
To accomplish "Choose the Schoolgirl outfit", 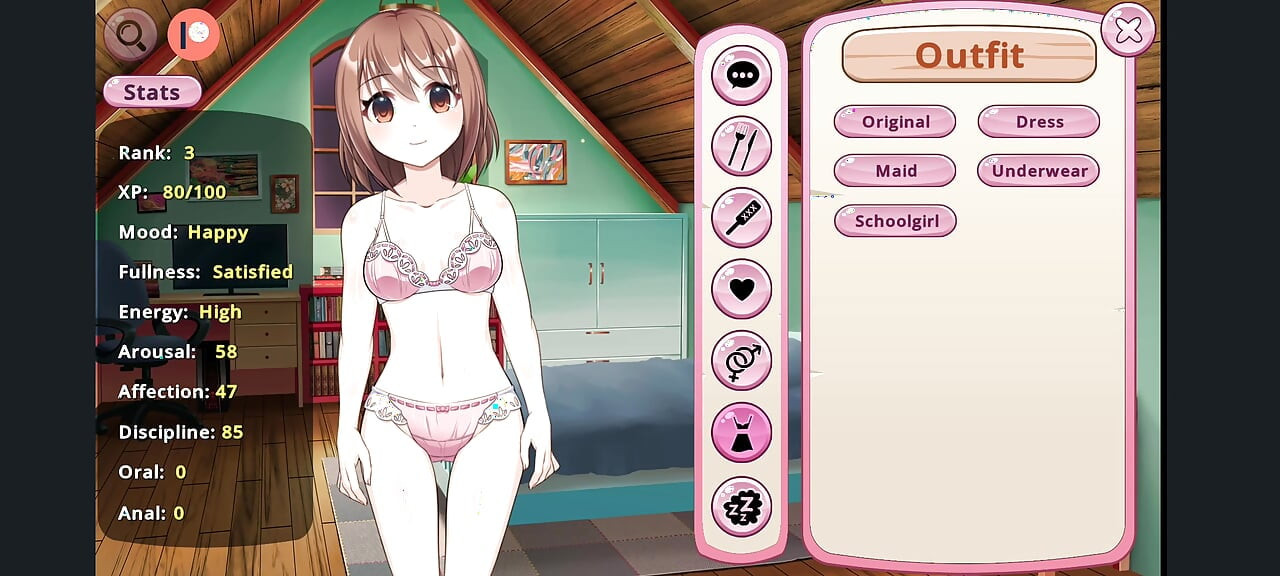I will coord(895,220).
